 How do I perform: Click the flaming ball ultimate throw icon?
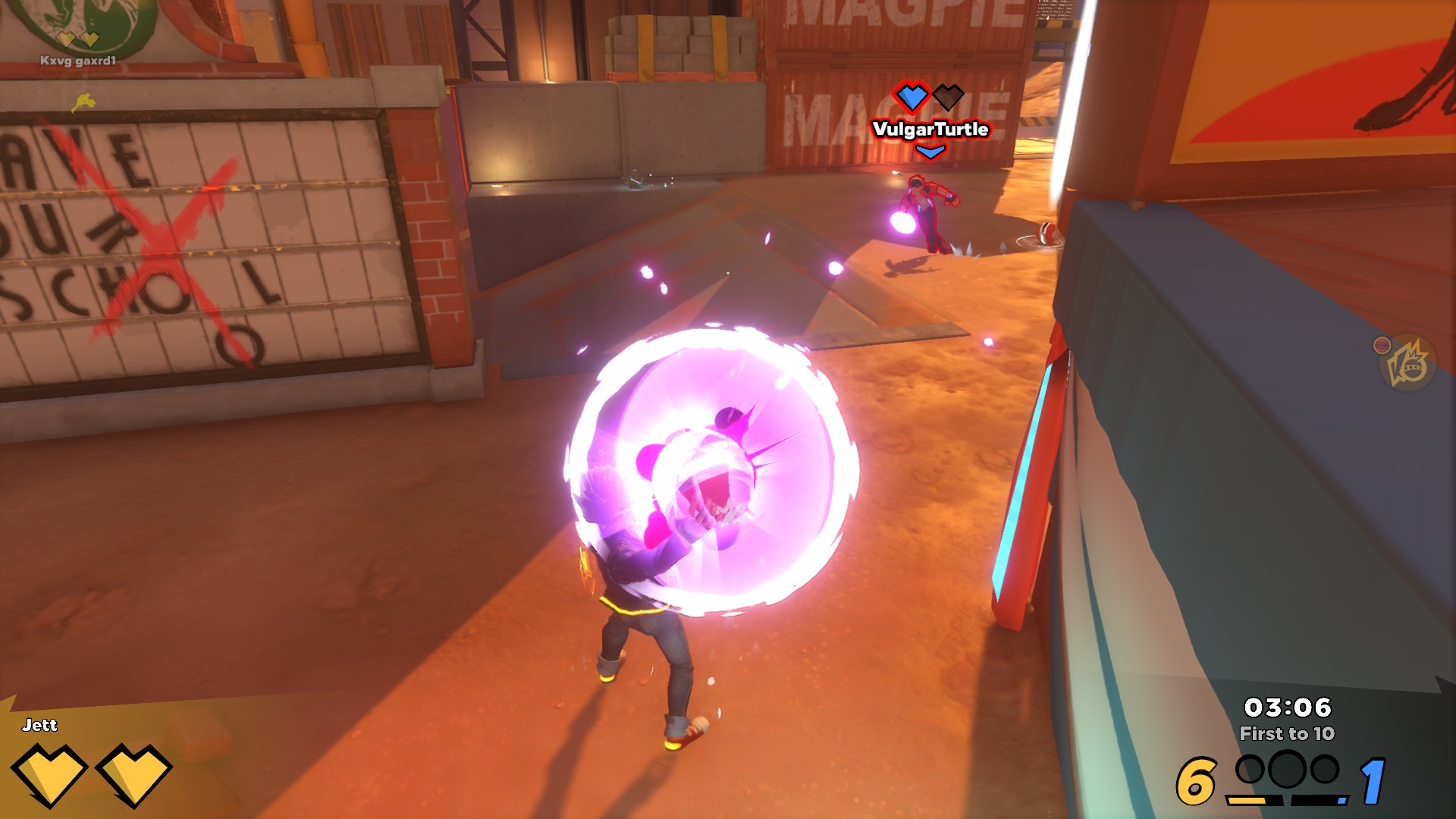[x=1407, y=364]
